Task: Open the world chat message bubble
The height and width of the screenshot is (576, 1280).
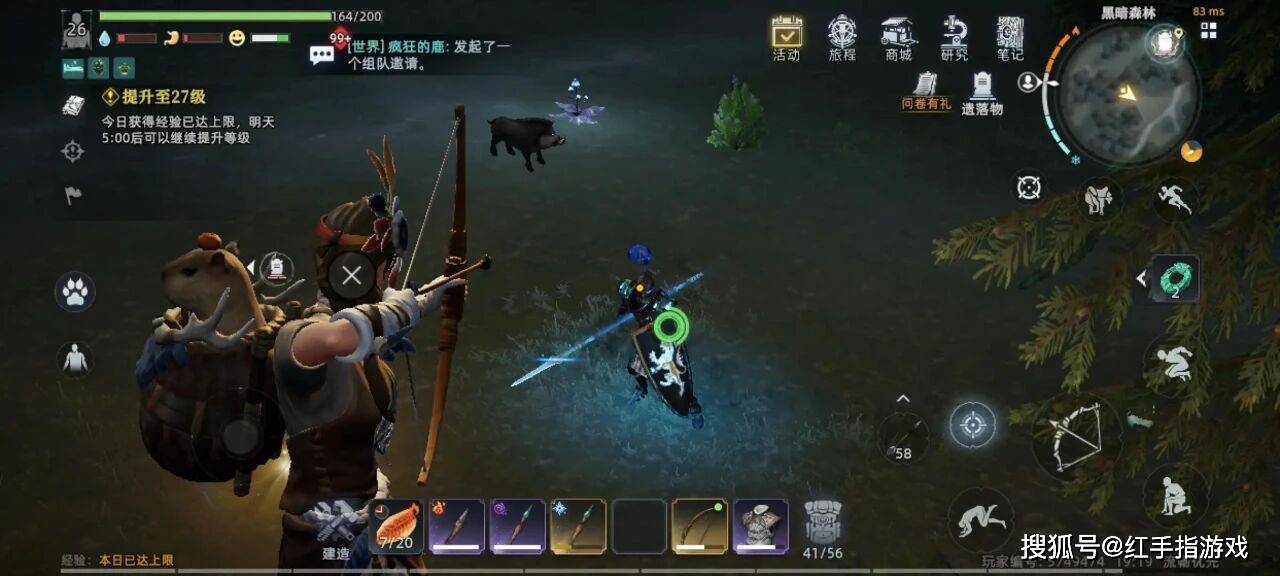Action: point(322,55)
